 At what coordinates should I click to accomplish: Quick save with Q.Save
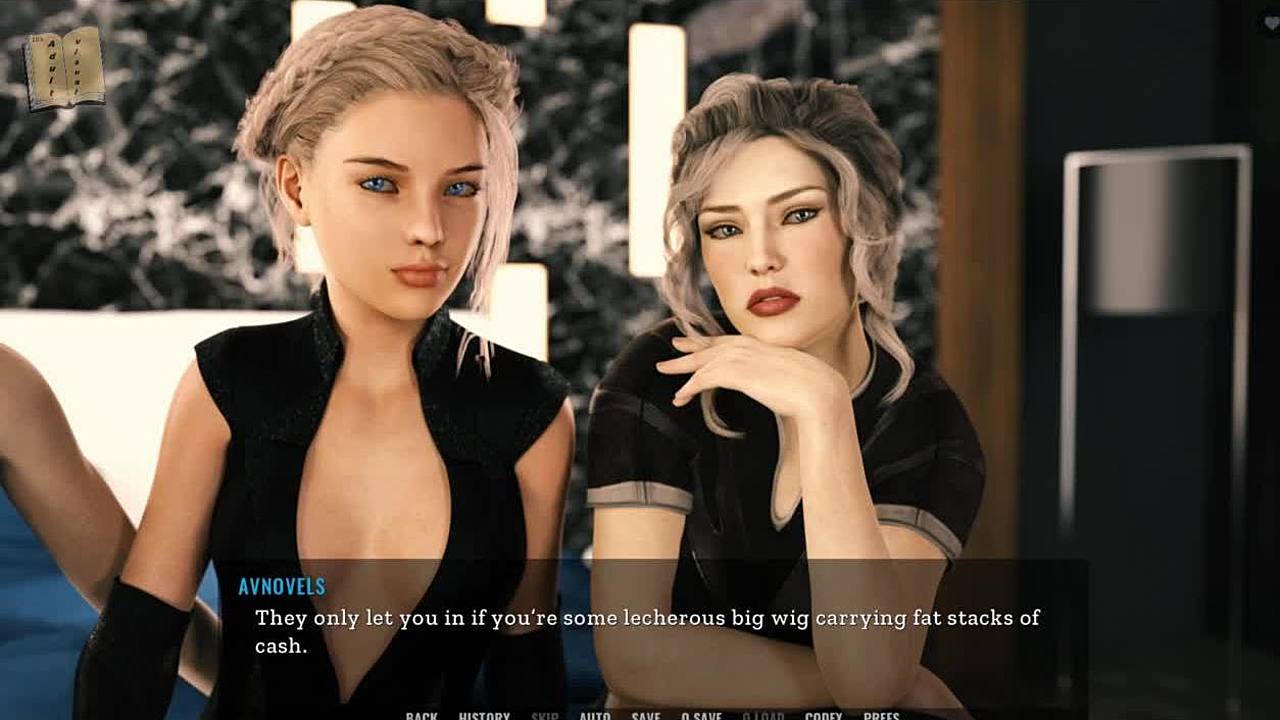702,715
